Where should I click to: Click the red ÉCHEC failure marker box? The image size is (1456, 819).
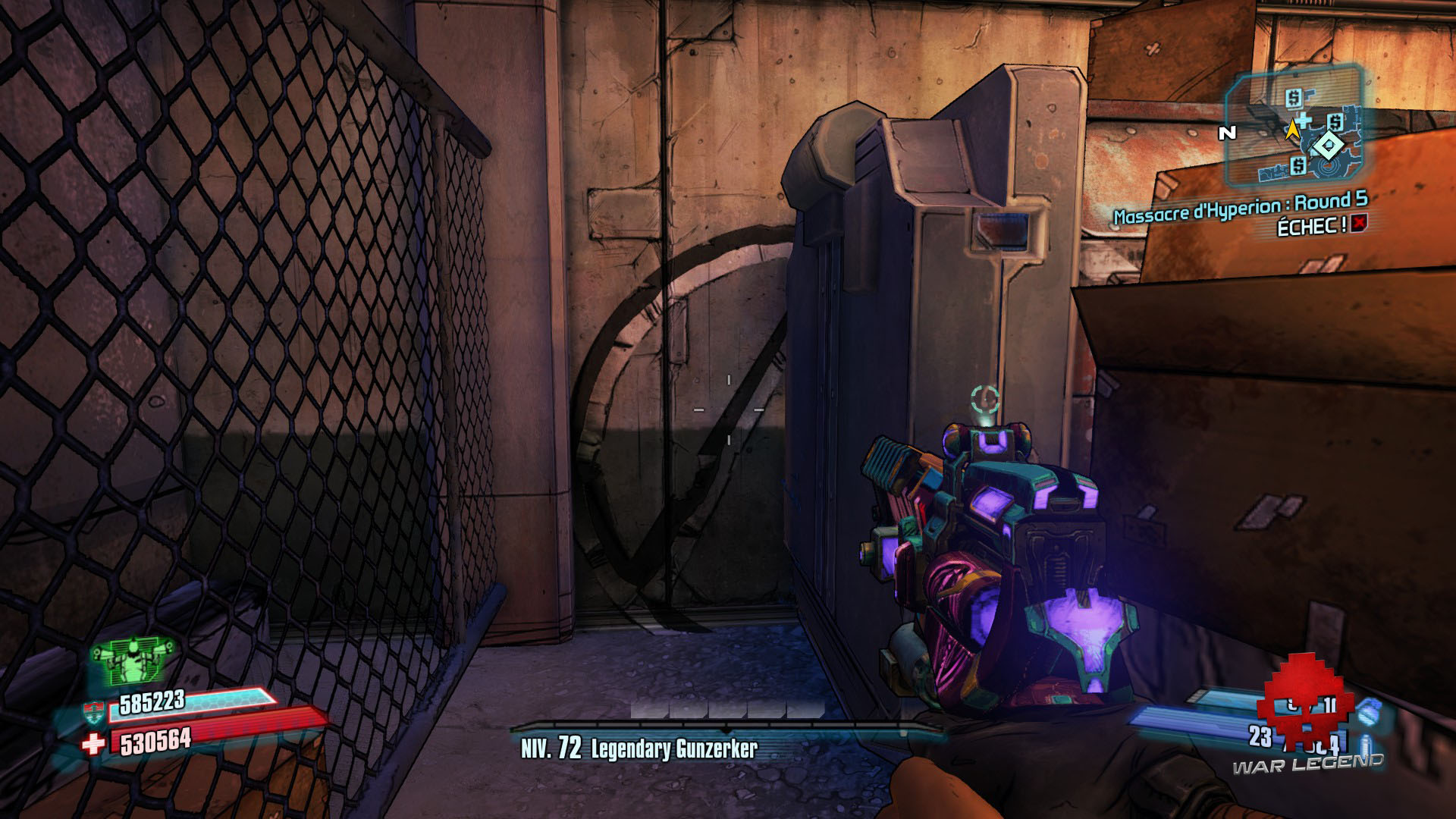click(1360, 224)
